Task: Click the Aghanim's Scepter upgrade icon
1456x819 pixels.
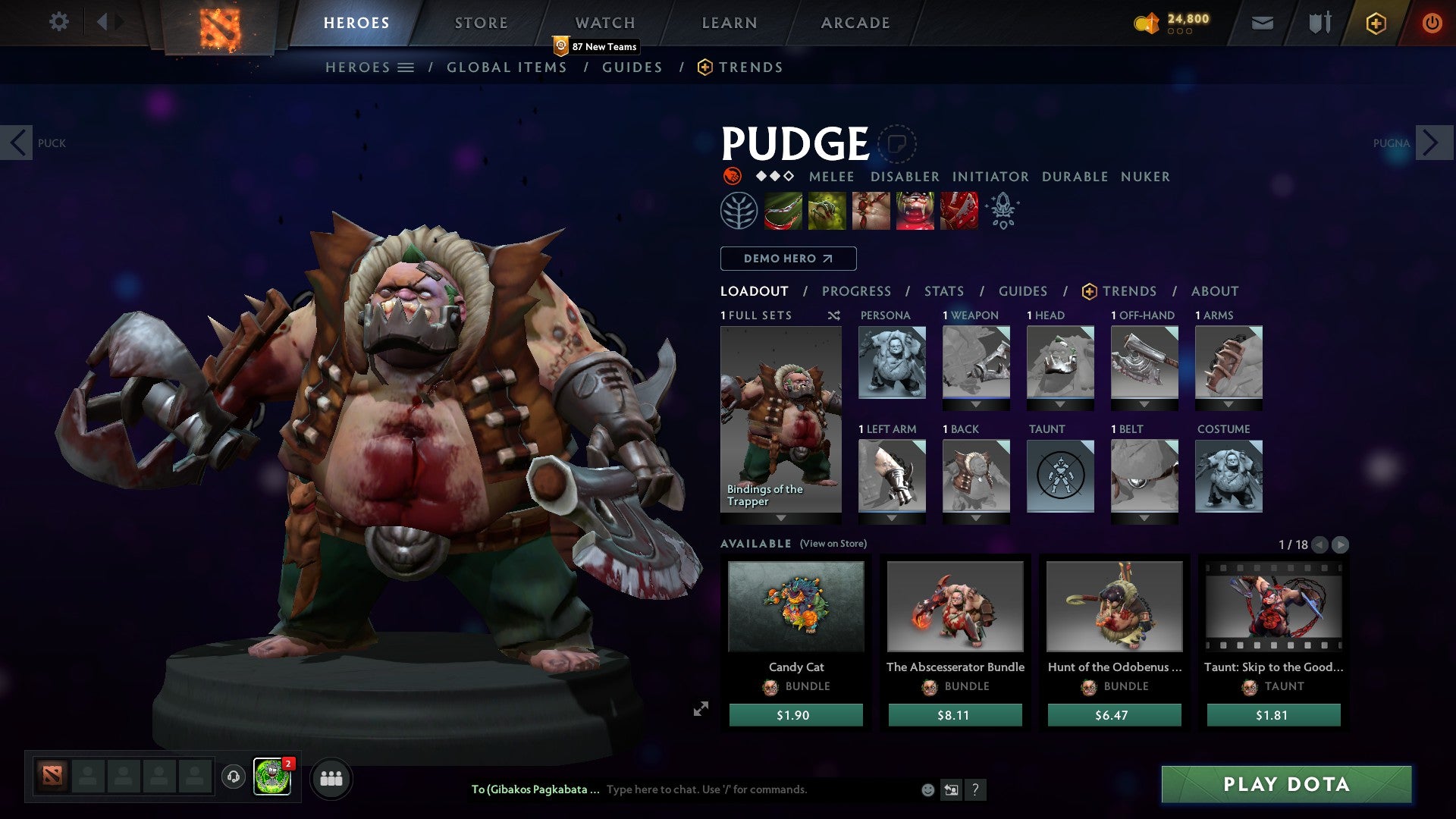Action: (x=1003, y=210)
